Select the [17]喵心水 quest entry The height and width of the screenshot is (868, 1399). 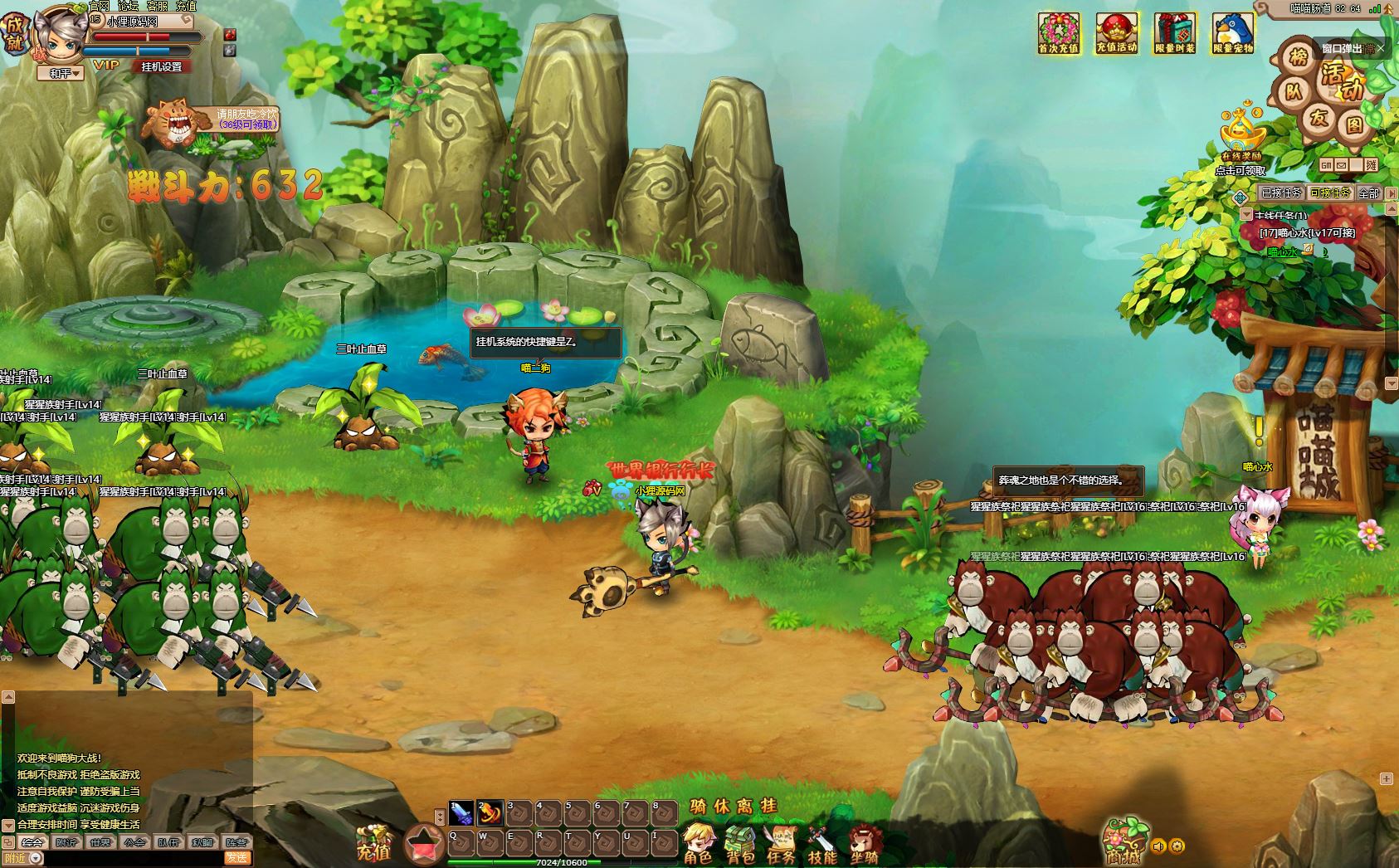[x=1306, y=233]
